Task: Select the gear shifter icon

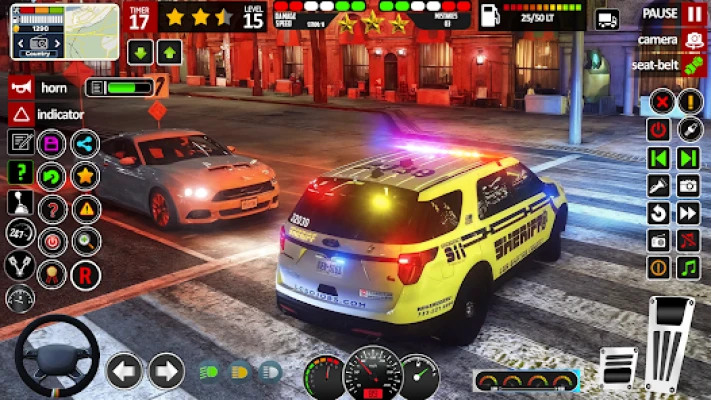Action: [20, 204]
